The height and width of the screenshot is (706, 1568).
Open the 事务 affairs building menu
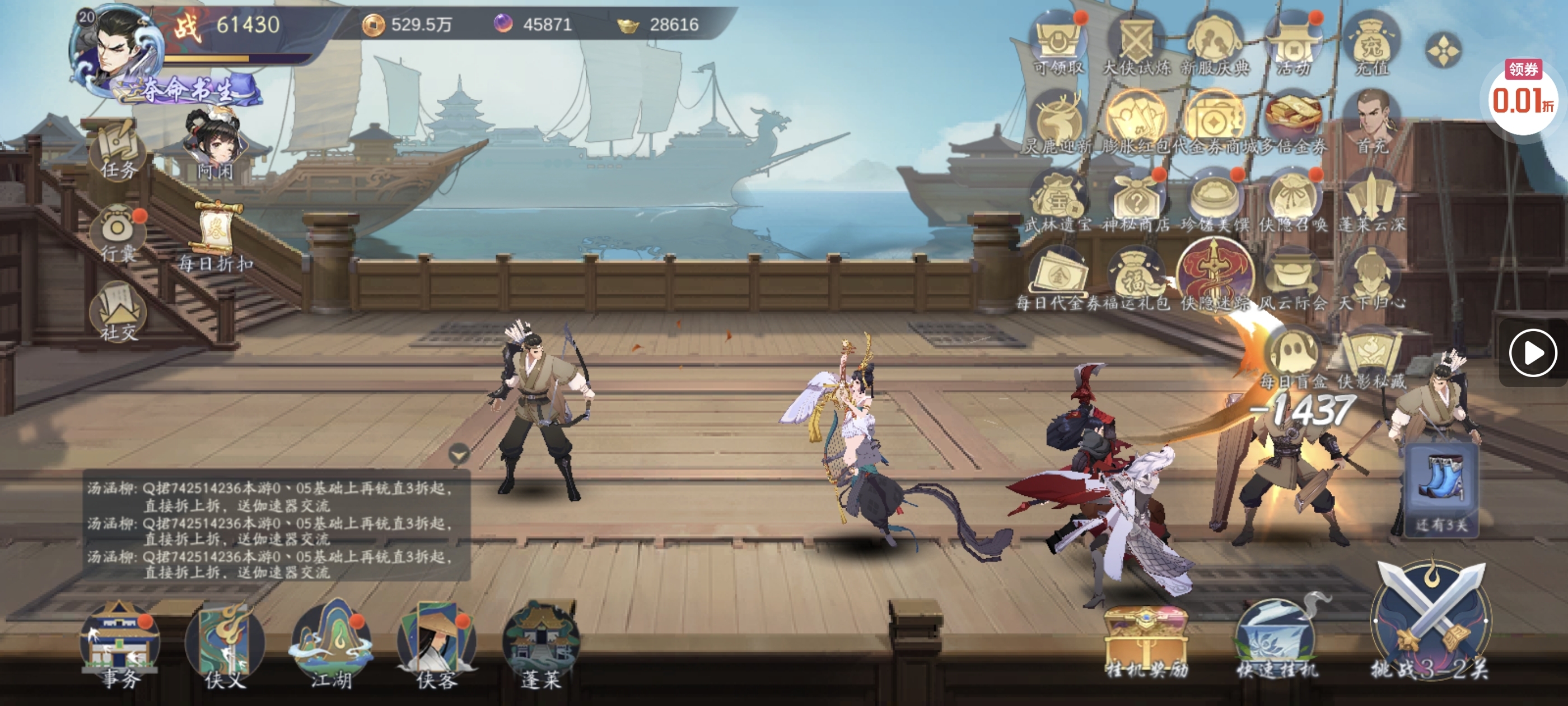click(x=120, y=643)
